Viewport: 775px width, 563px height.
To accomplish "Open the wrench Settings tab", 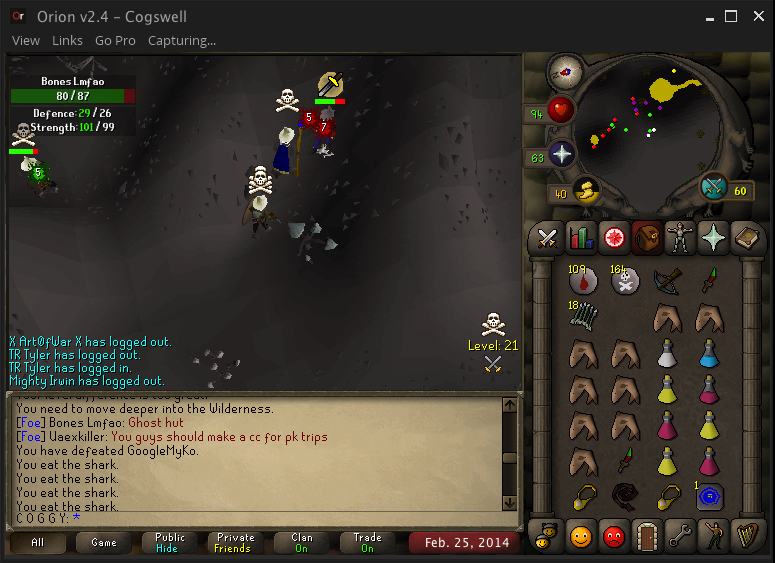I will point(680,536).
